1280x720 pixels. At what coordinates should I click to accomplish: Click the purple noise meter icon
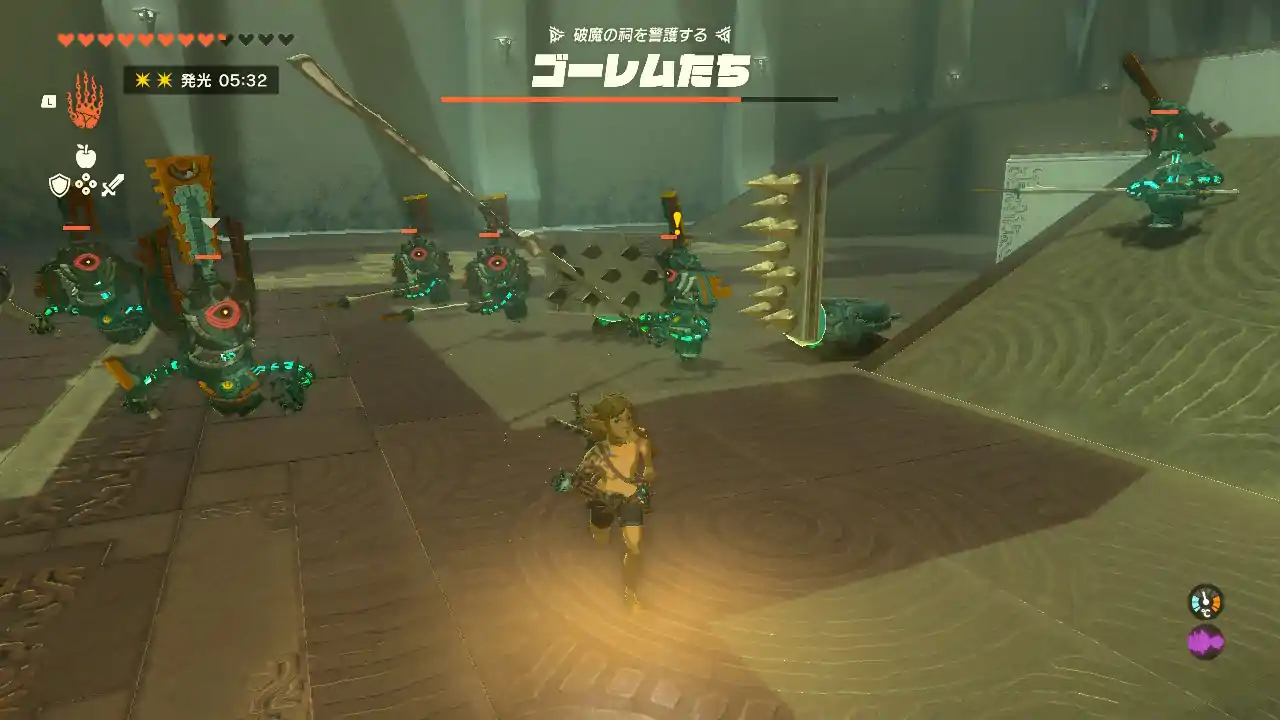(1205, 641)
